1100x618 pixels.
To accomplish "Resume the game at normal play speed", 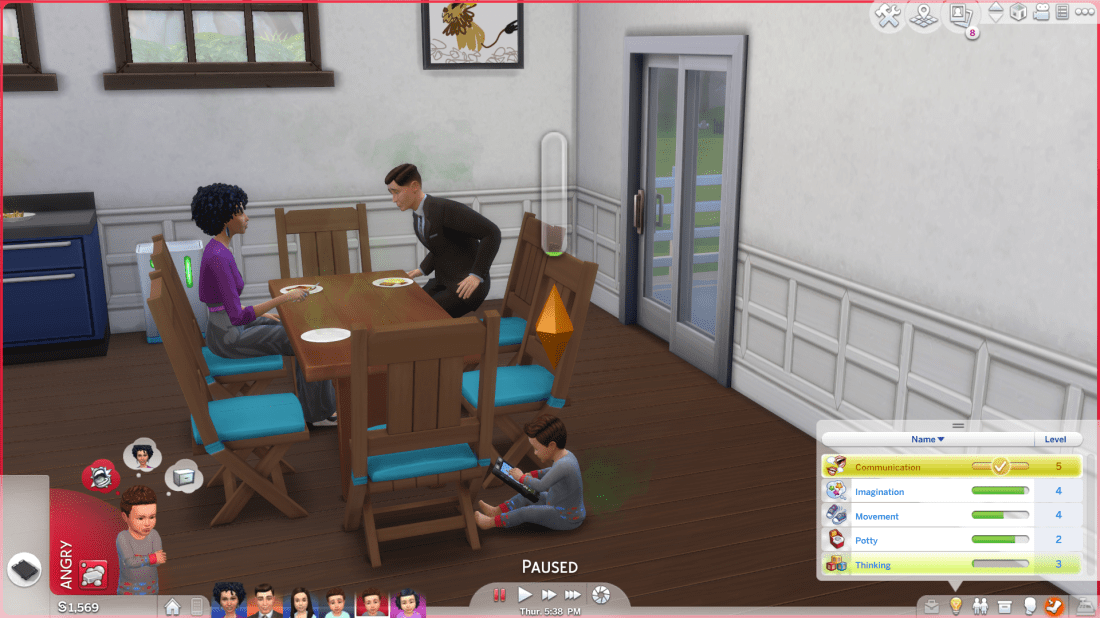I will click(525, 595).
